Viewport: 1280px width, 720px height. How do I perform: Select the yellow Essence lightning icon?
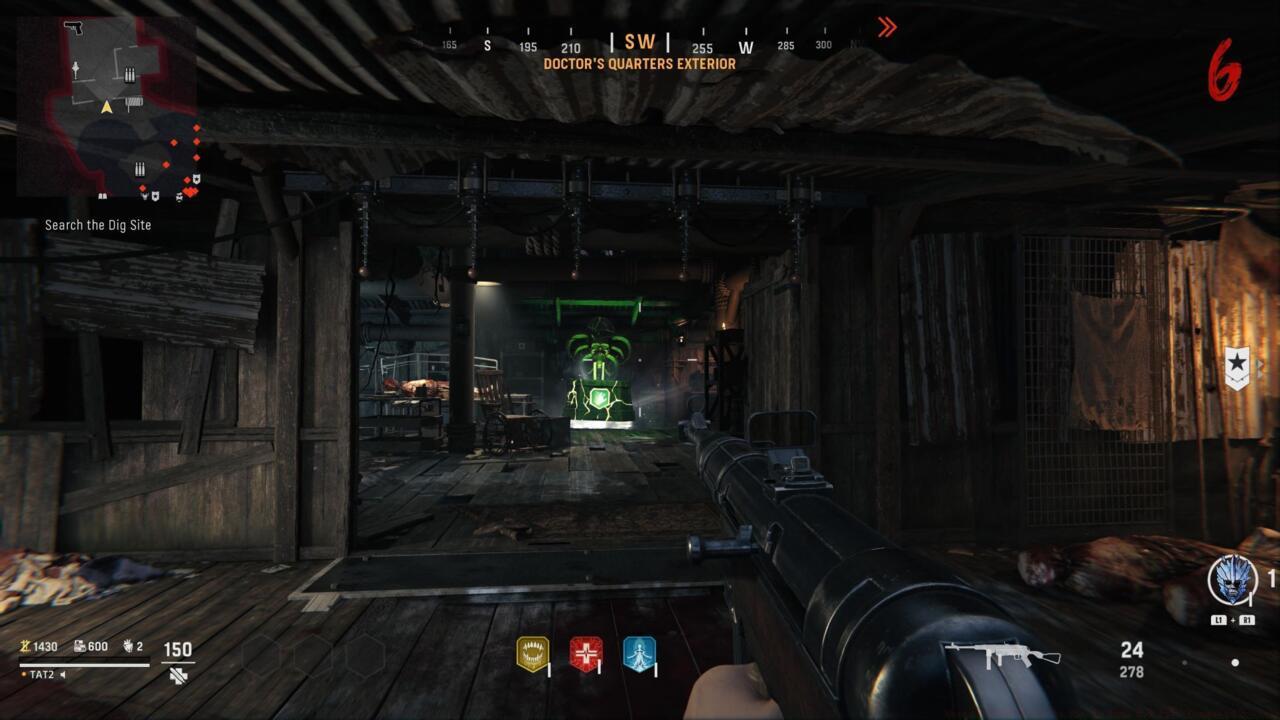click(x=24, y=647)
